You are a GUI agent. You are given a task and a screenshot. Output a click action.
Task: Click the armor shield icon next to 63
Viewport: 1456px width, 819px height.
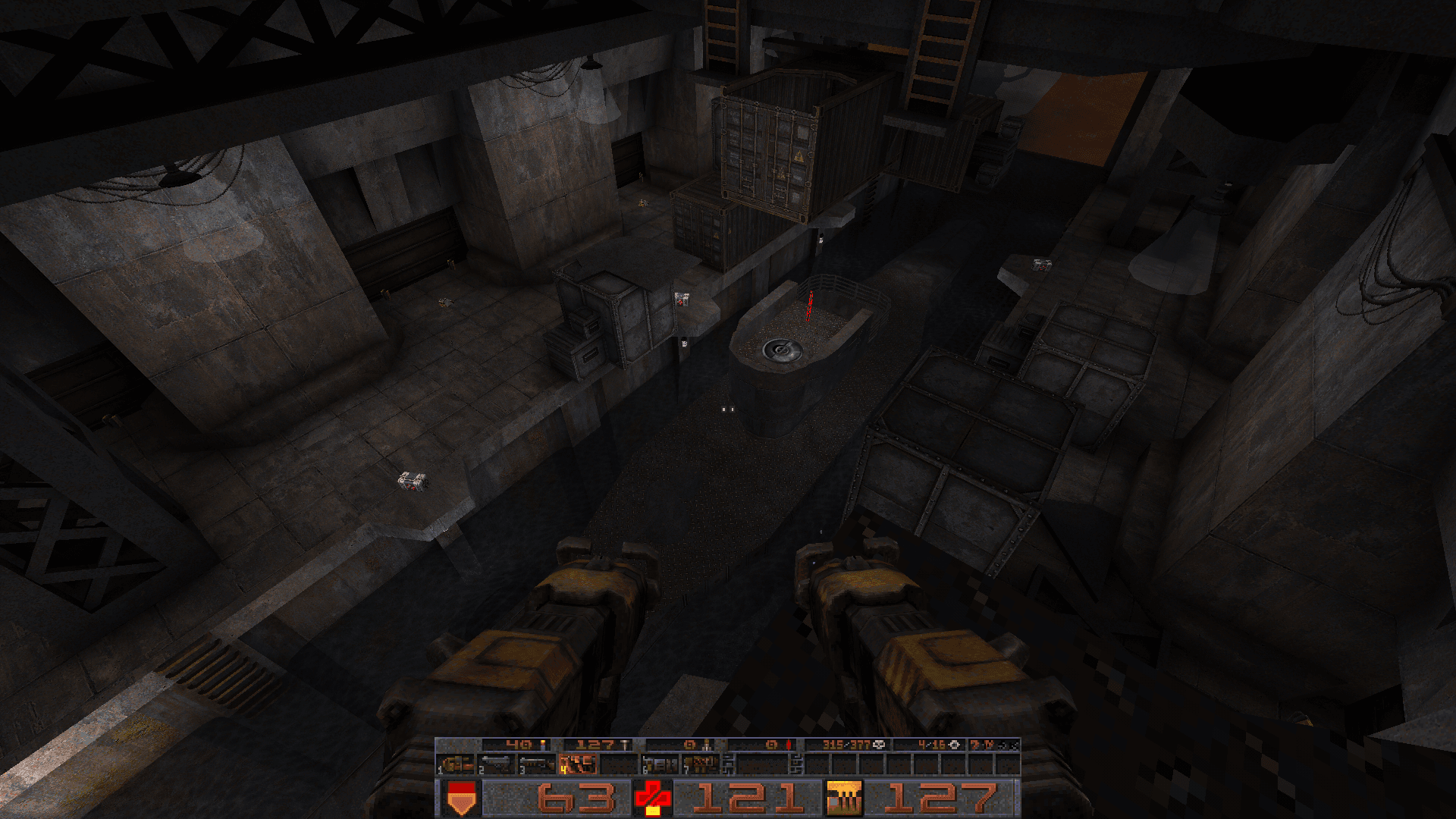(461, 797)
